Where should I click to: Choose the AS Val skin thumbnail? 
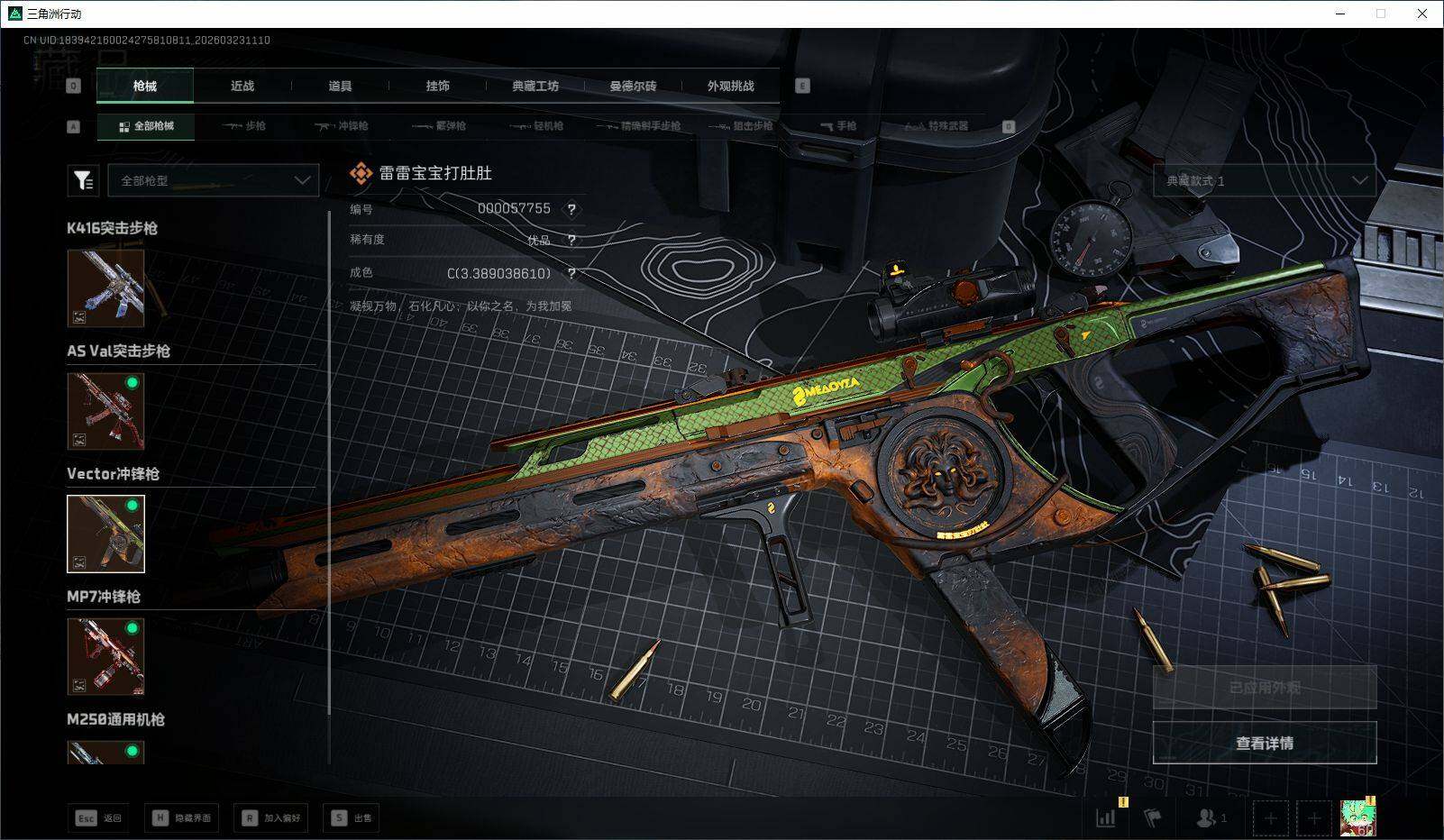(105, 411)
